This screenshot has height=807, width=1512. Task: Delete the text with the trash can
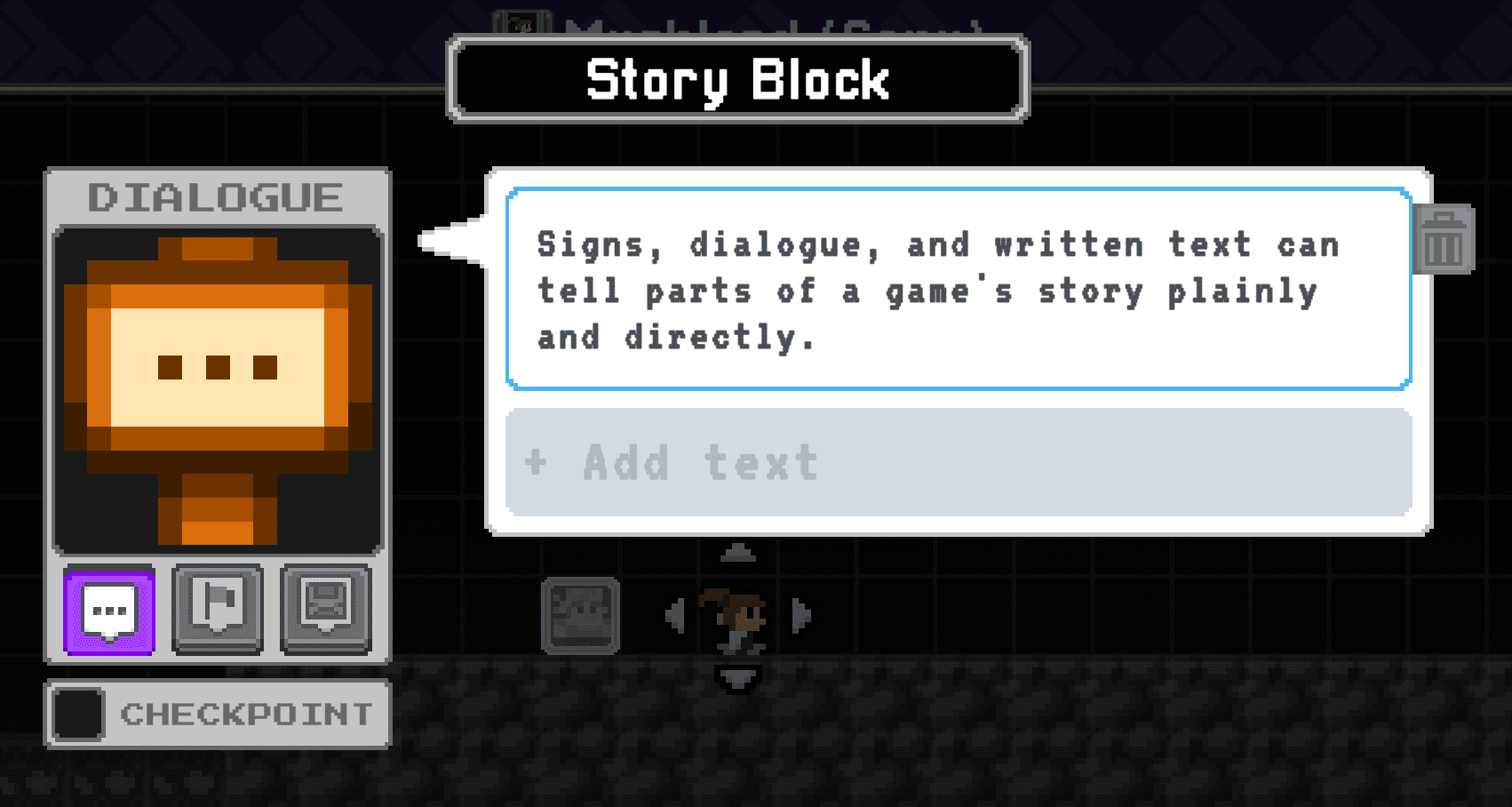(x=1444, y=240)
